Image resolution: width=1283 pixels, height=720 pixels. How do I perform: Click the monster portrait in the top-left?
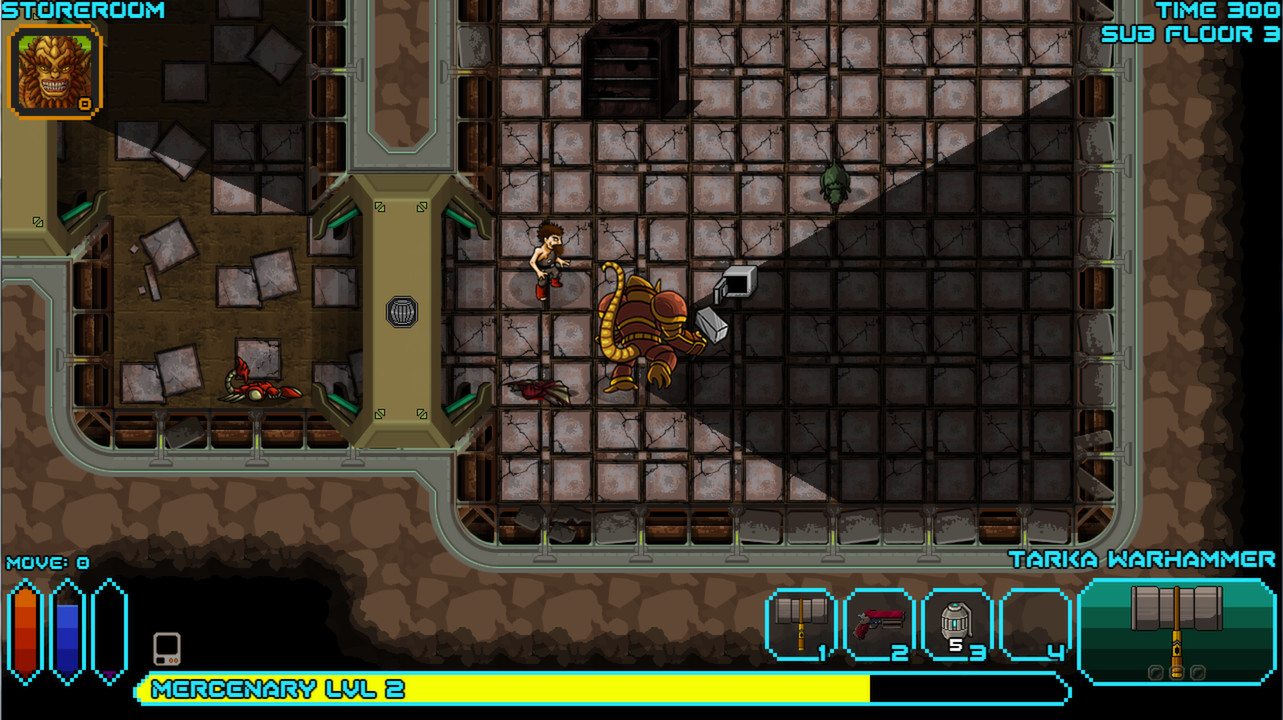pos(55,70)
